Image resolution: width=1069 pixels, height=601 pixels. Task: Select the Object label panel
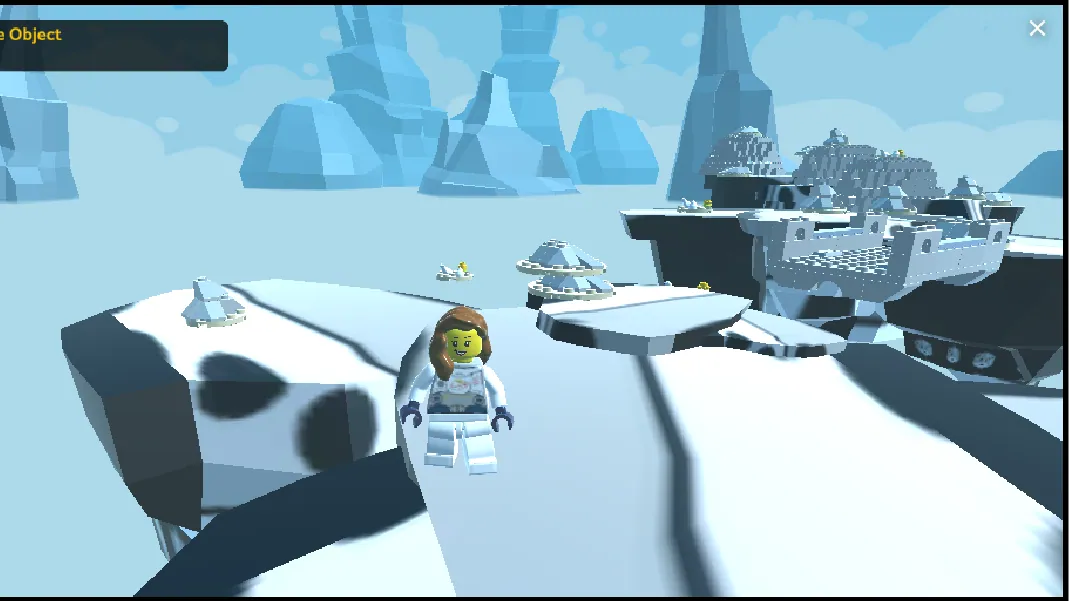(112, 45)
